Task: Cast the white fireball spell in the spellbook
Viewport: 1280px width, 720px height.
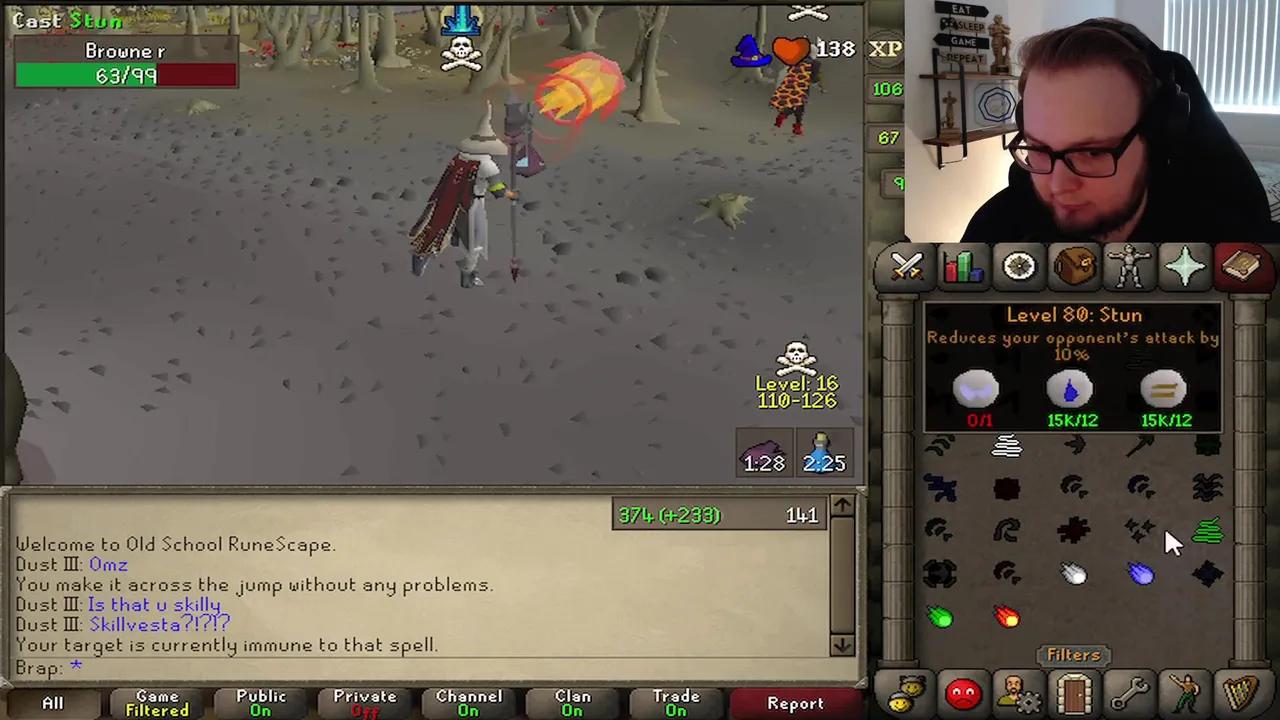Action: (1073, 572)
